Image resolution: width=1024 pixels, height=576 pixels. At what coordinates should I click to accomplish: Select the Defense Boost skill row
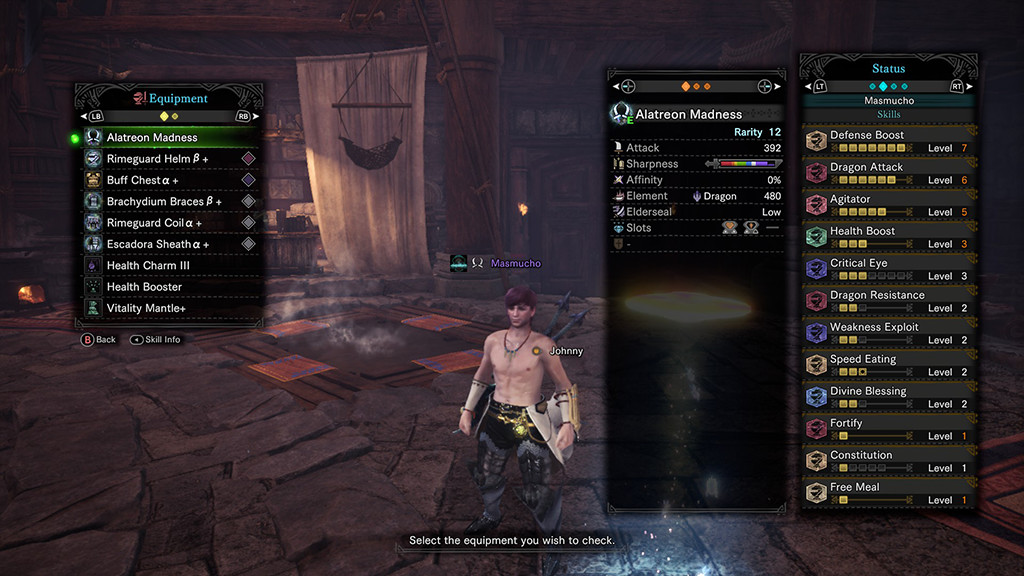coord(890,141)
